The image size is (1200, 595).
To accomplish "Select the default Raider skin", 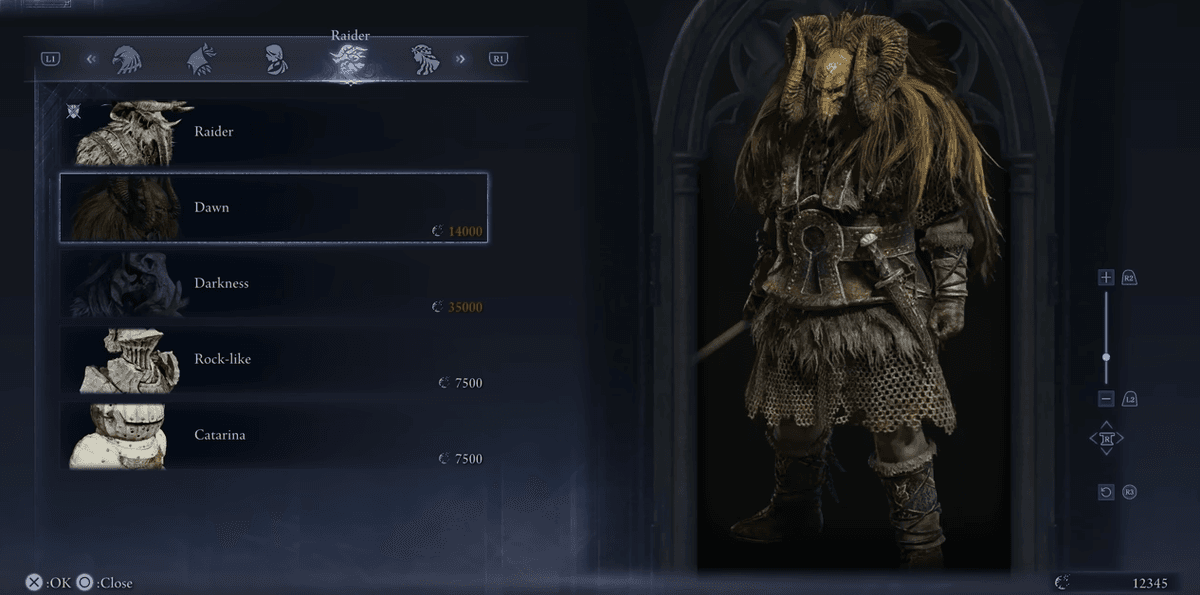I will click(x=272, y=131).
